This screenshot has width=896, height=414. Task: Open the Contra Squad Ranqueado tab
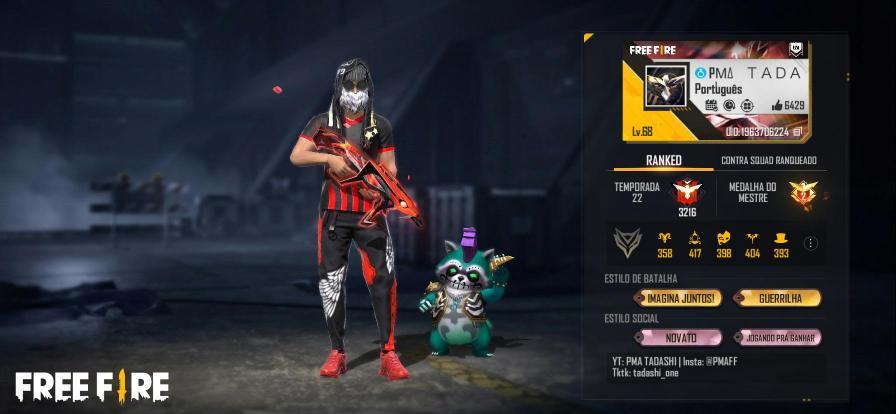click(768, 160)
